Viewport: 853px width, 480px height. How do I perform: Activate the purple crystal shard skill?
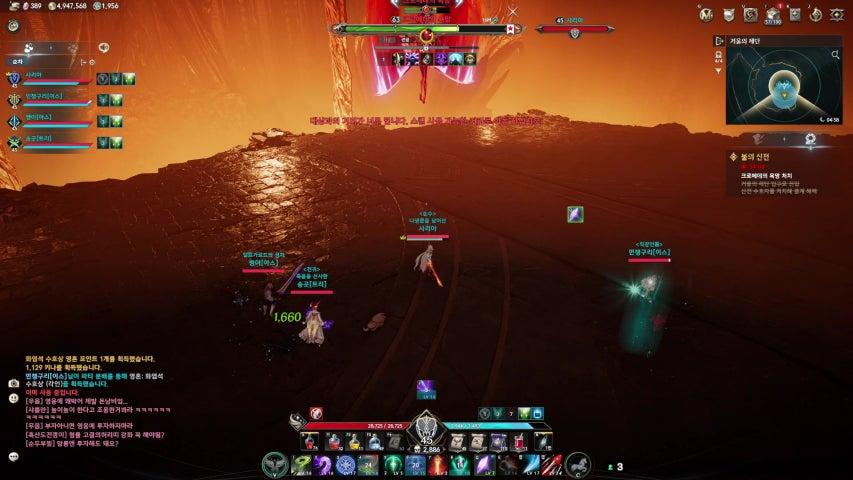click(483, 464)
